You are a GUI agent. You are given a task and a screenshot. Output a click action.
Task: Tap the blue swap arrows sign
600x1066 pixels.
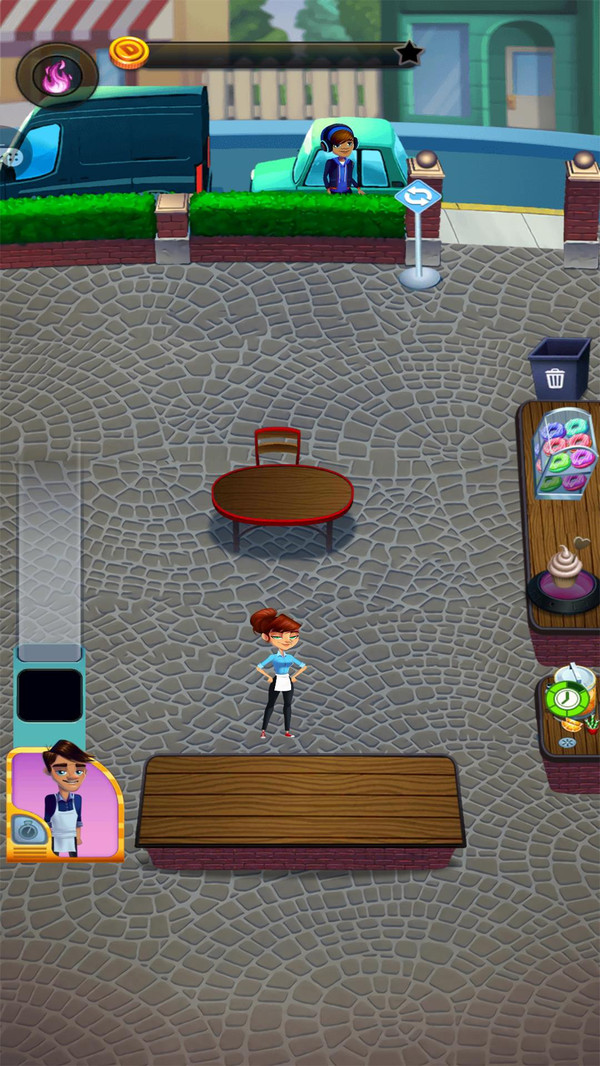click(x=418, y=196)
